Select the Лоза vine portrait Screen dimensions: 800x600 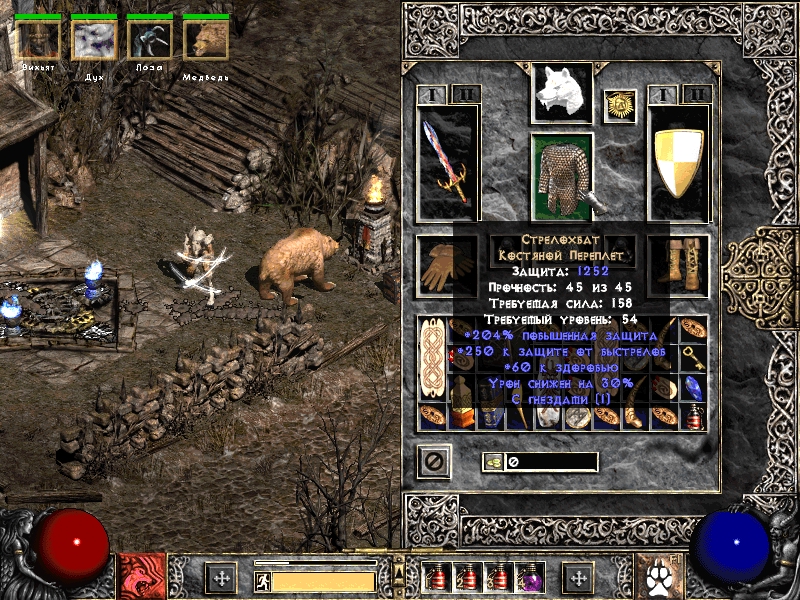point(150,40)
